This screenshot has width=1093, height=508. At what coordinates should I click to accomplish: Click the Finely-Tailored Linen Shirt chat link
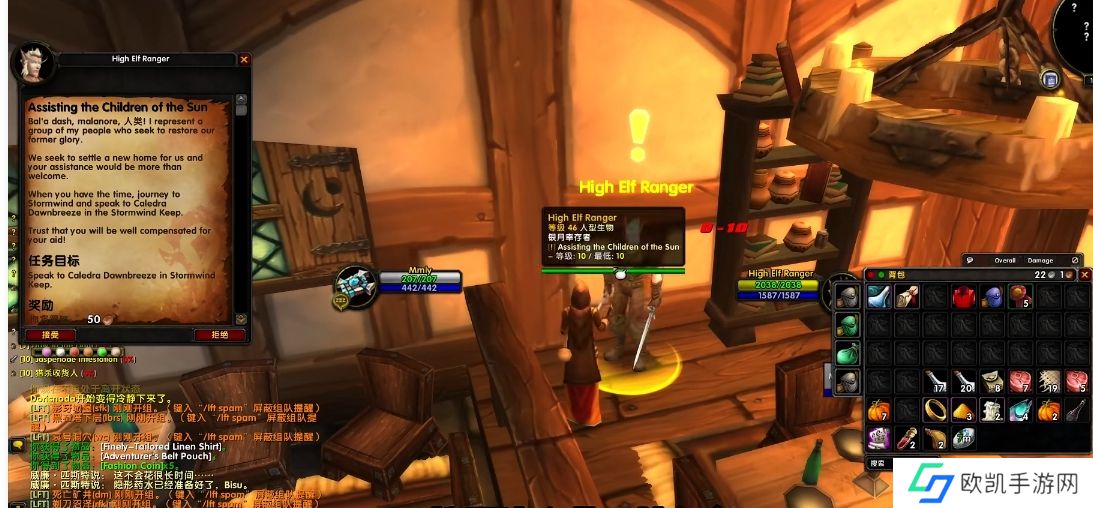(x=162, y=446)
